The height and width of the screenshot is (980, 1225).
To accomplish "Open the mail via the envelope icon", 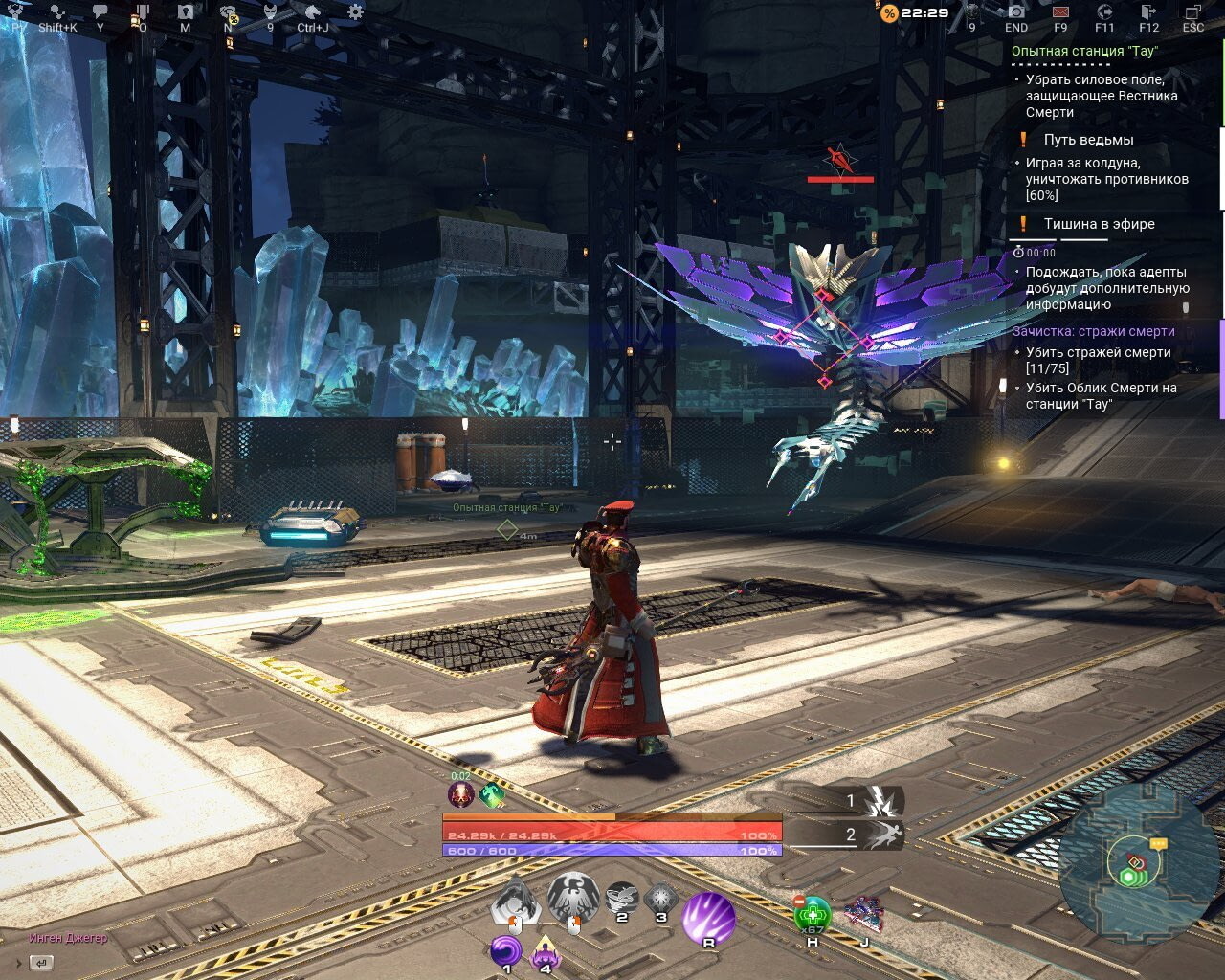I will 1060,11.
